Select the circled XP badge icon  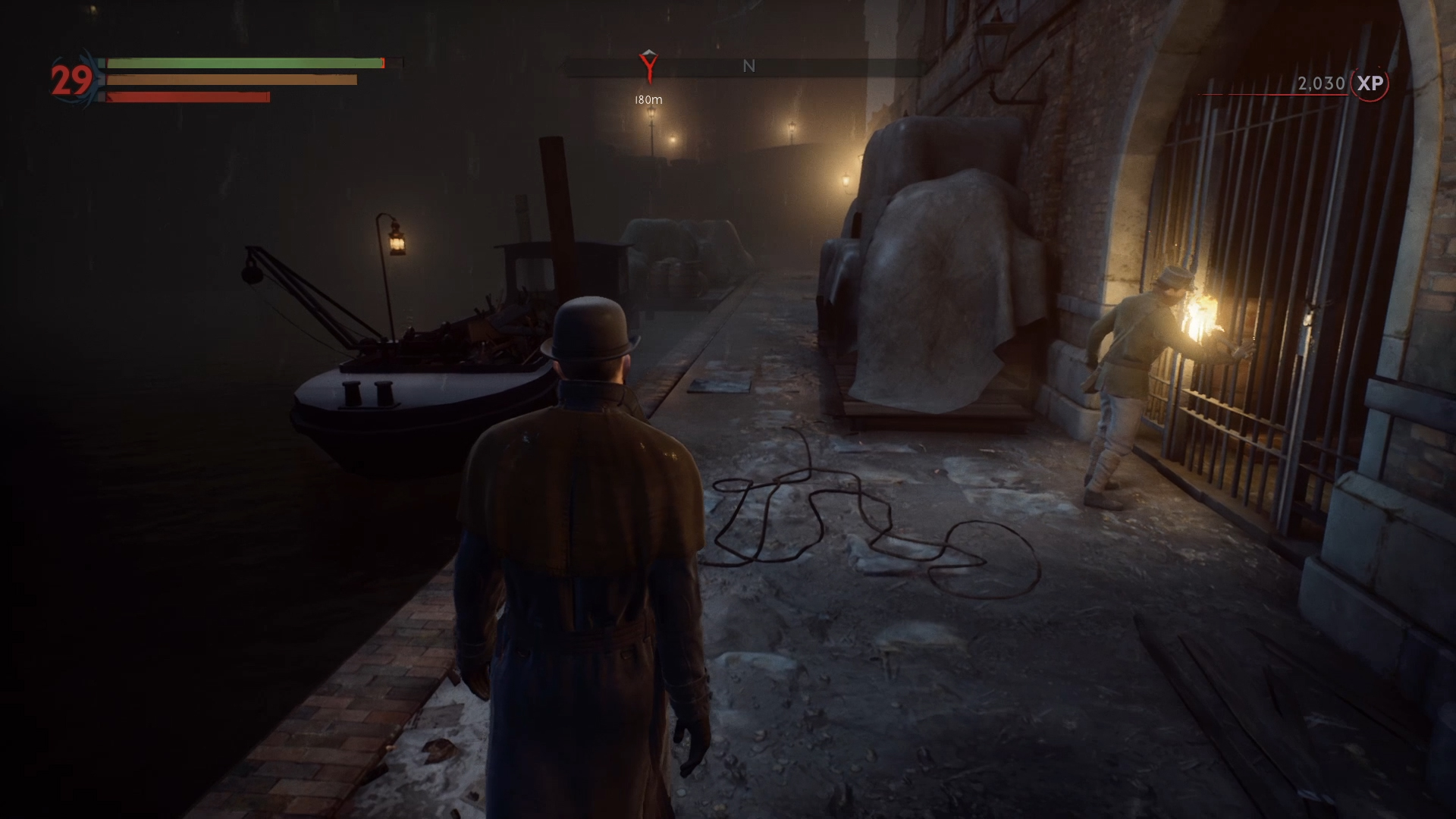click(1370, 83)
